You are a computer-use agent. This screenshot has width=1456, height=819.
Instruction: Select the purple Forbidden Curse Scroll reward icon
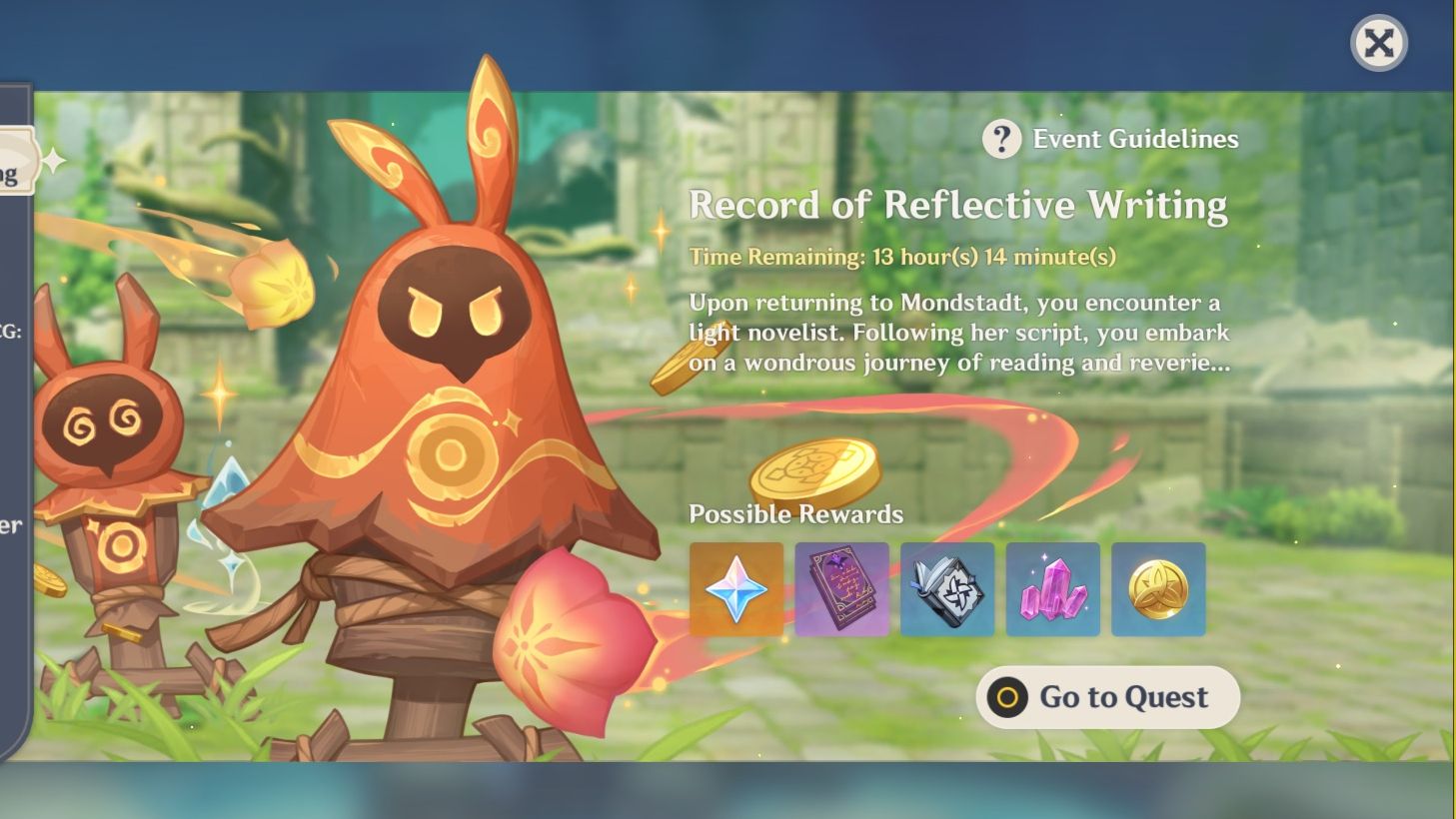pos(841,589)
